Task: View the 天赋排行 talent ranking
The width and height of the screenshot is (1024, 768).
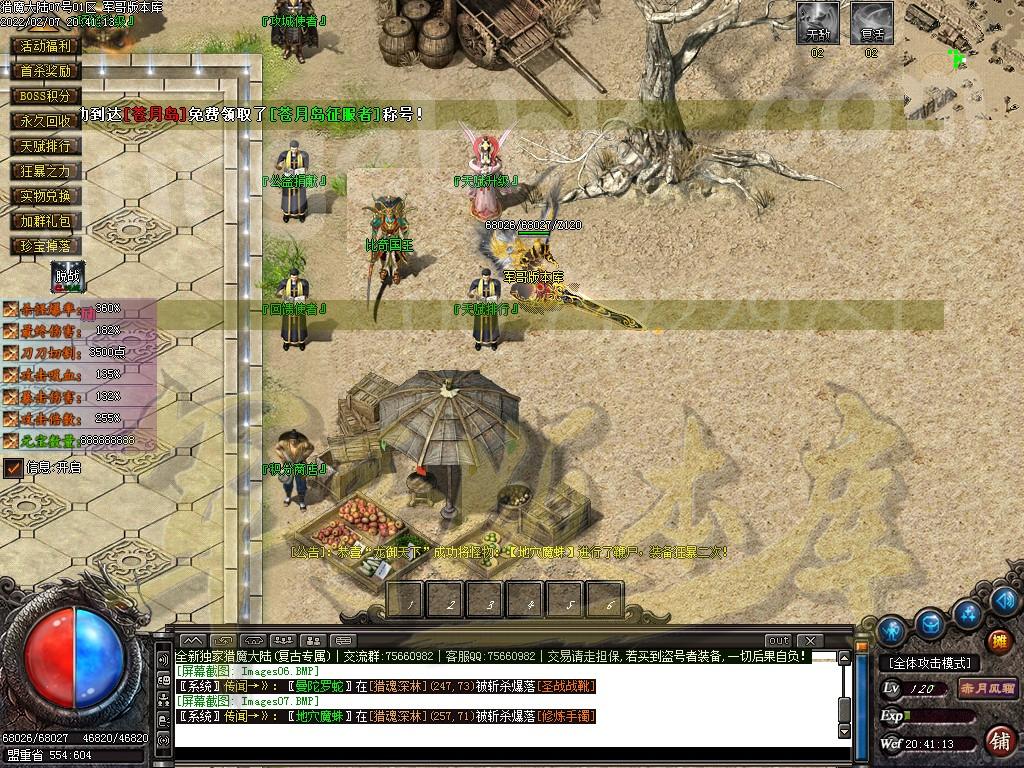Action: click(45, 146)
